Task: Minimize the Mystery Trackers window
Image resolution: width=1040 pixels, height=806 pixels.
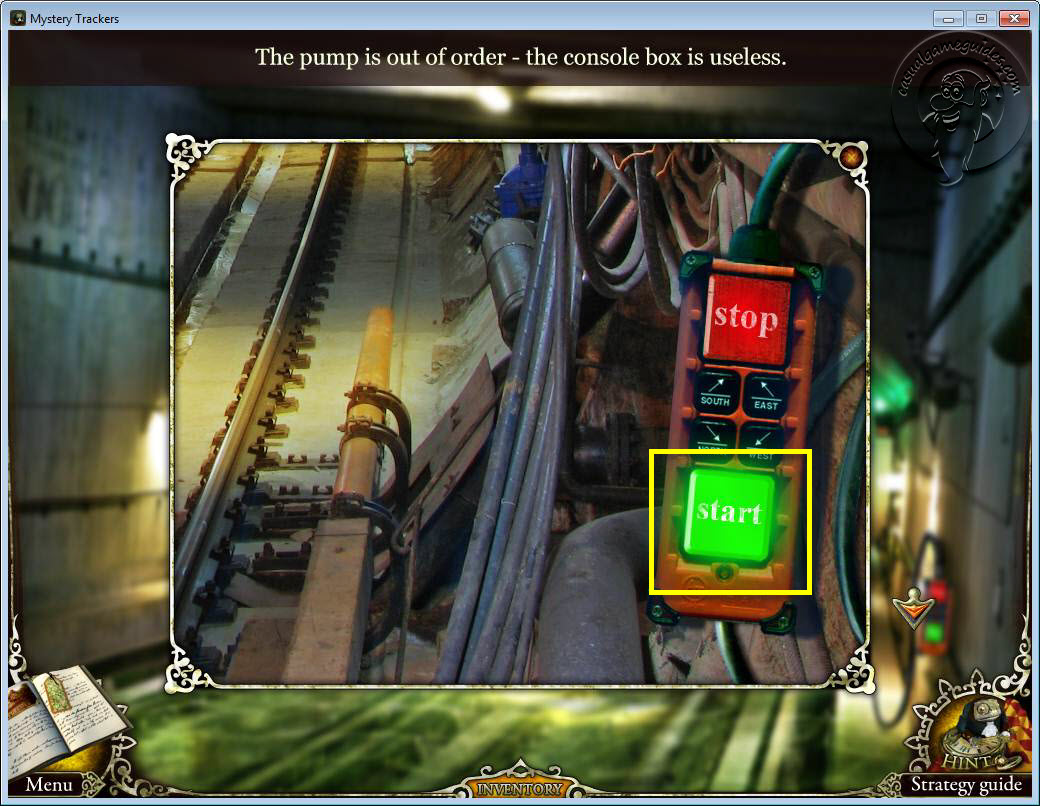Action: click(x=948, y=18)
